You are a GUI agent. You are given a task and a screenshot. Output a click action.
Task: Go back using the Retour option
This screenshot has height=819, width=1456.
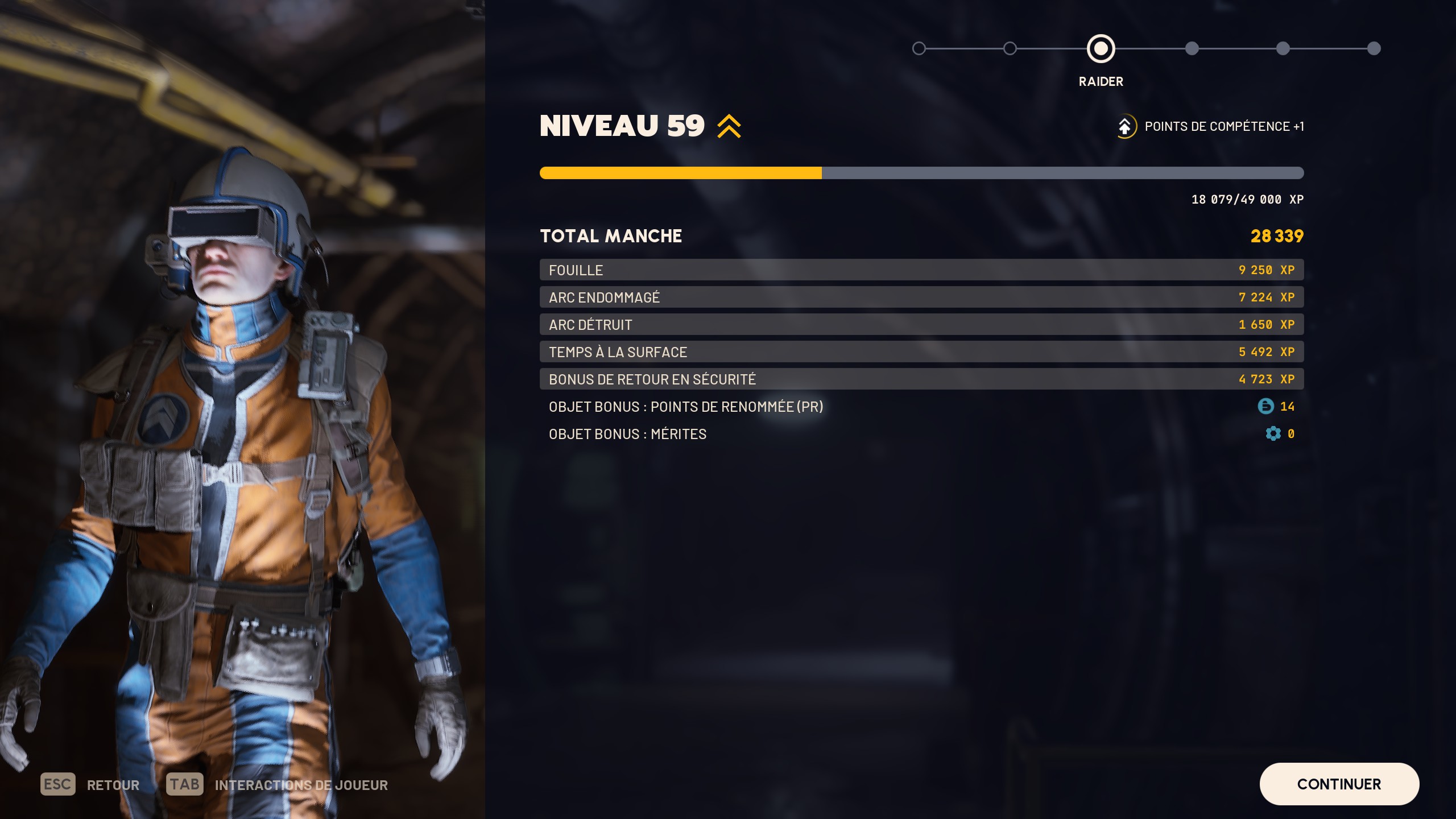pos(90,785)
